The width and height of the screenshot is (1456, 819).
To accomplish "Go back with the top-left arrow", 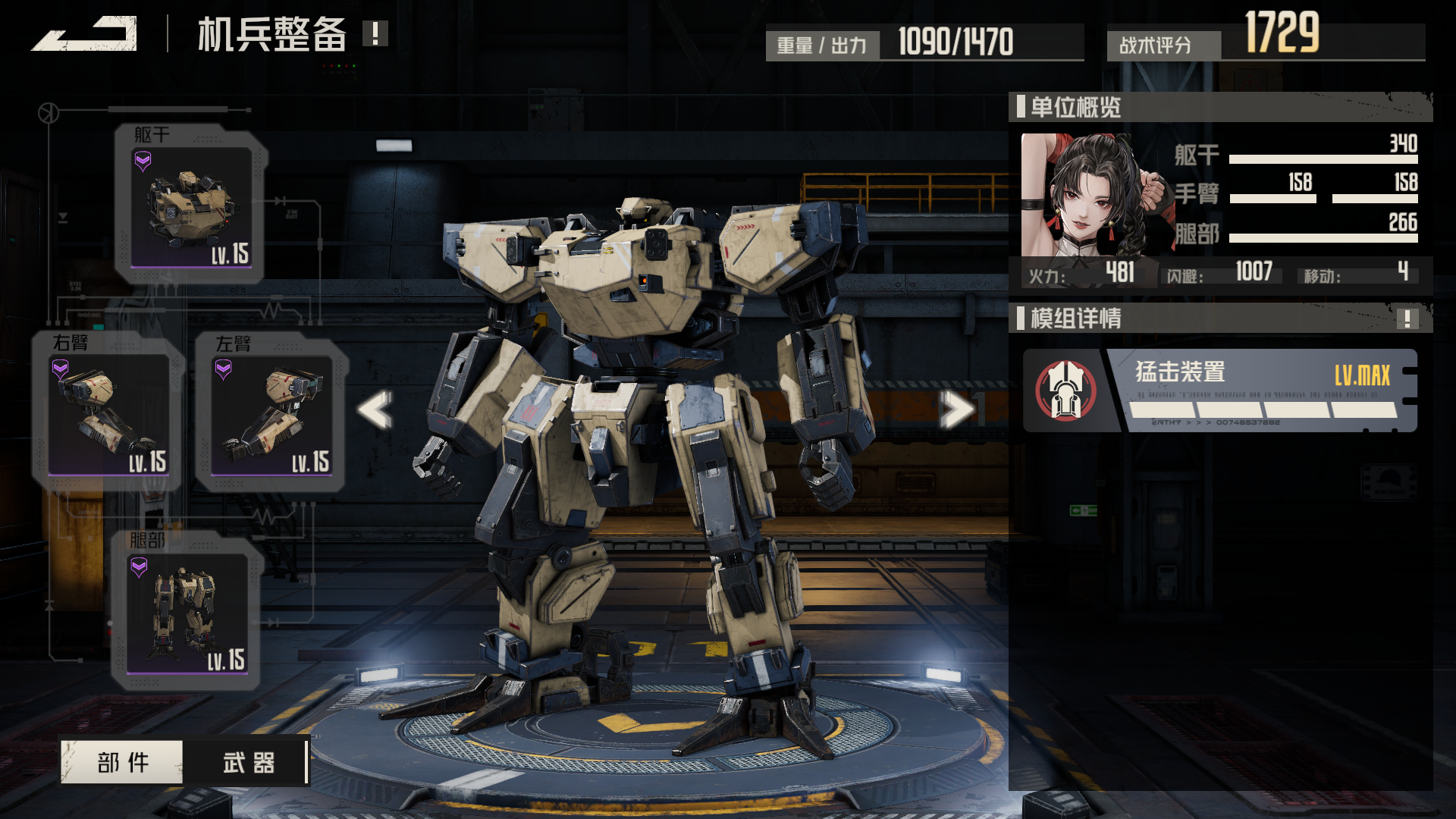I will (85, 34).
